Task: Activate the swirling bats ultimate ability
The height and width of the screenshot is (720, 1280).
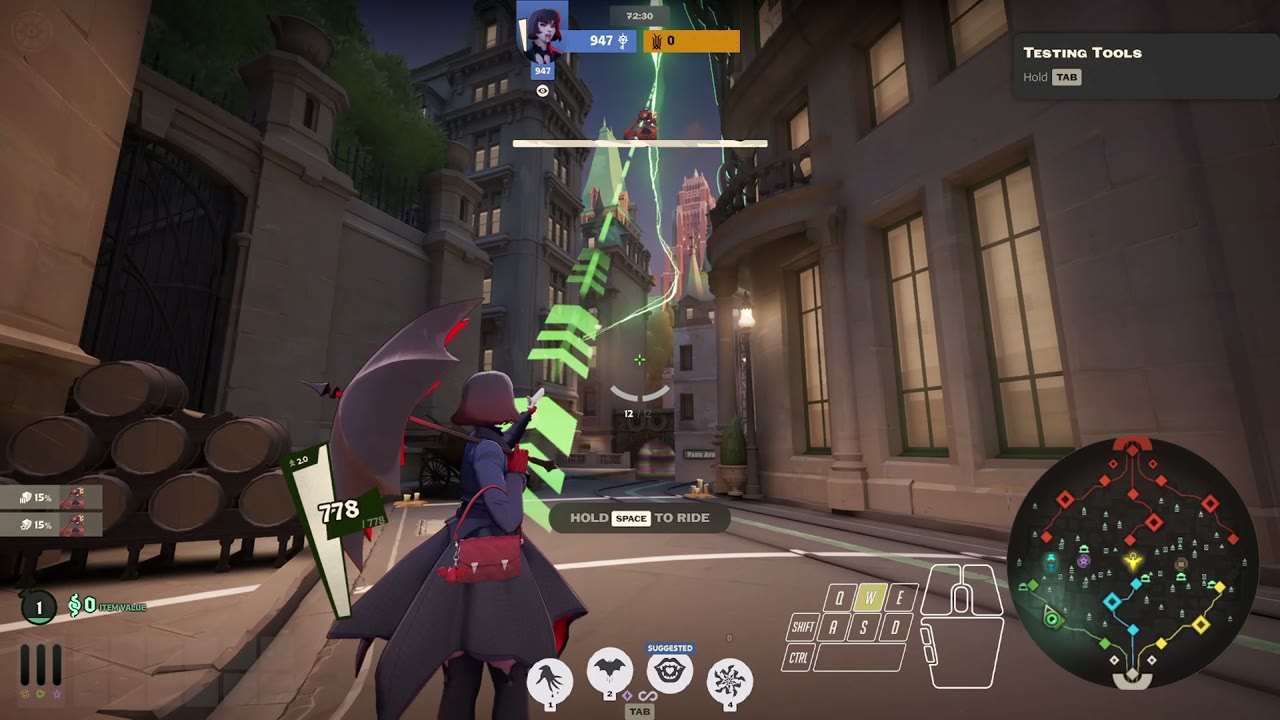Action: (729, 680)
